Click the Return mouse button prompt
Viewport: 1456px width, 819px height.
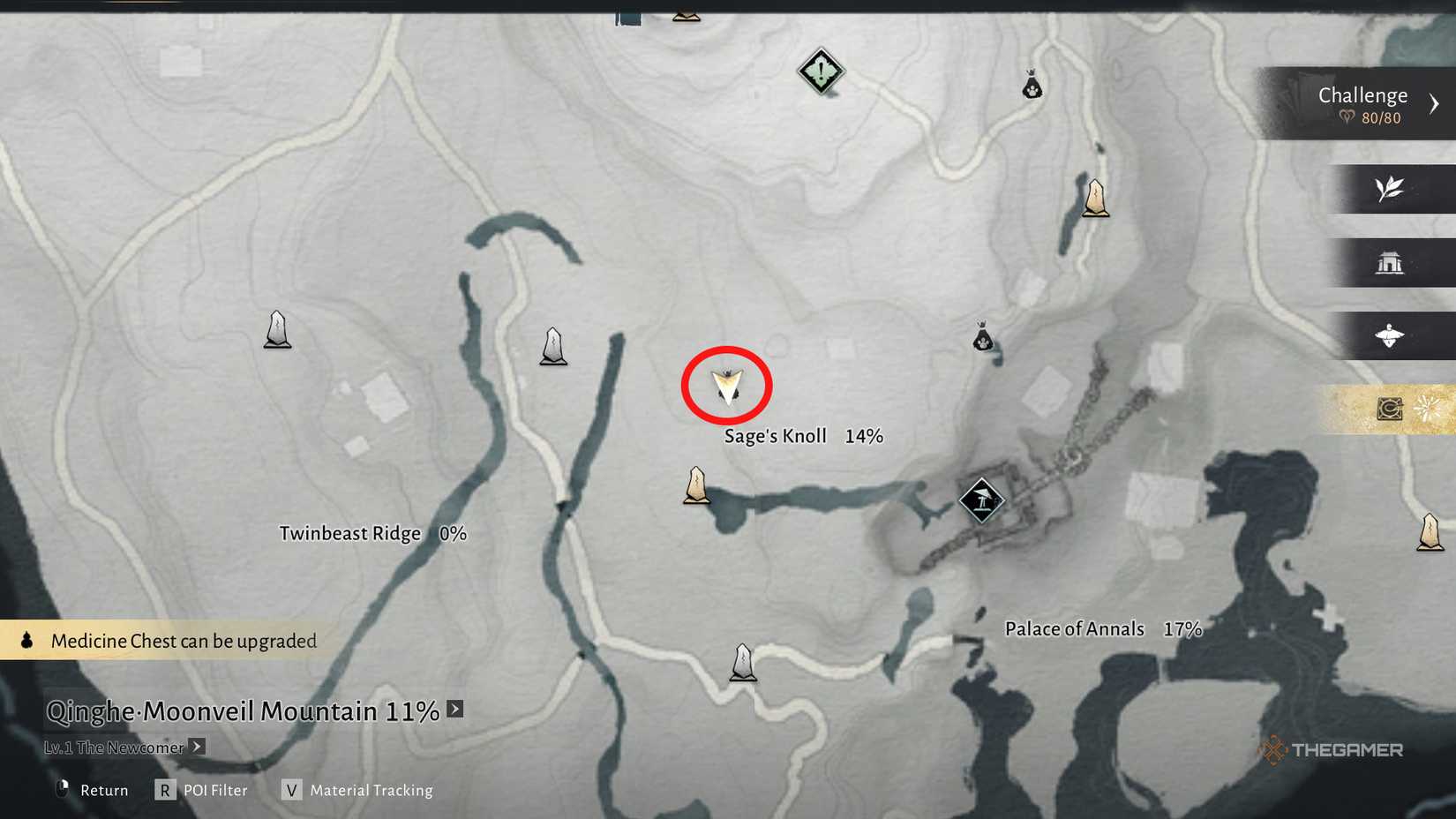62,789
